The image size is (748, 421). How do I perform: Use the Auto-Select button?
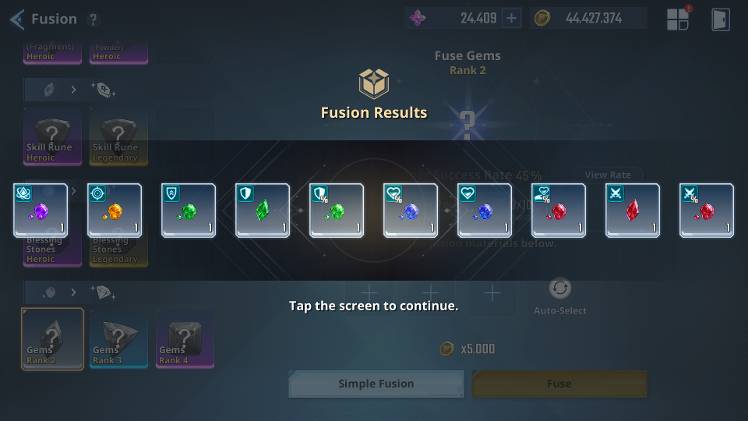560,294
